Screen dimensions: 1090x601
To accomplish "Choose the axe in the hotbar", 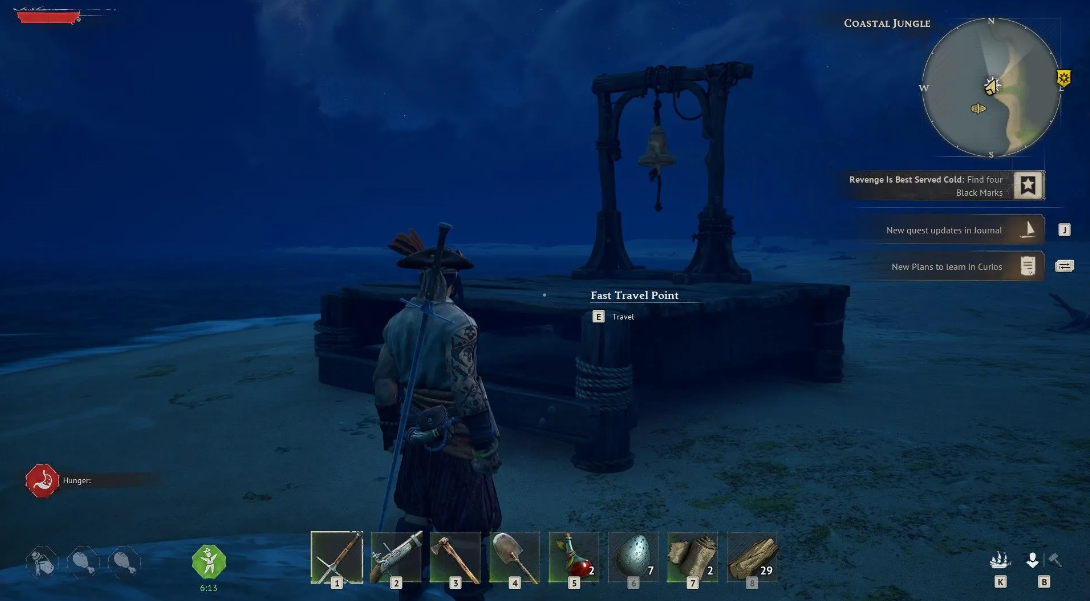I will (455, 556).
